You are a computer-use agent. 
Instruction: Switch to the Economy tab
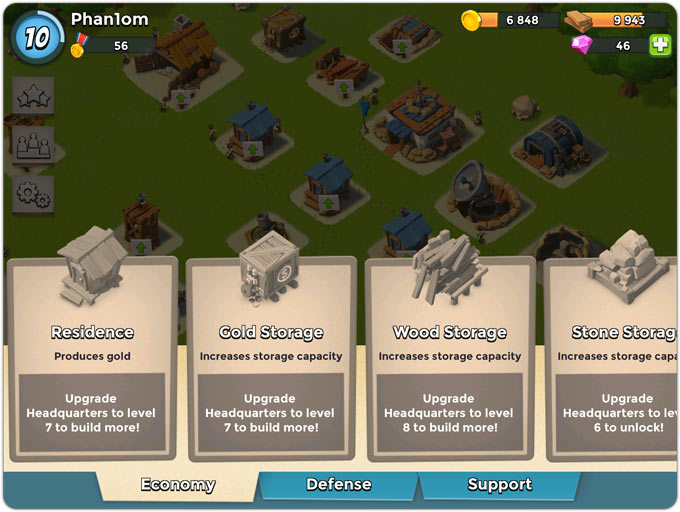coord(178,485)
